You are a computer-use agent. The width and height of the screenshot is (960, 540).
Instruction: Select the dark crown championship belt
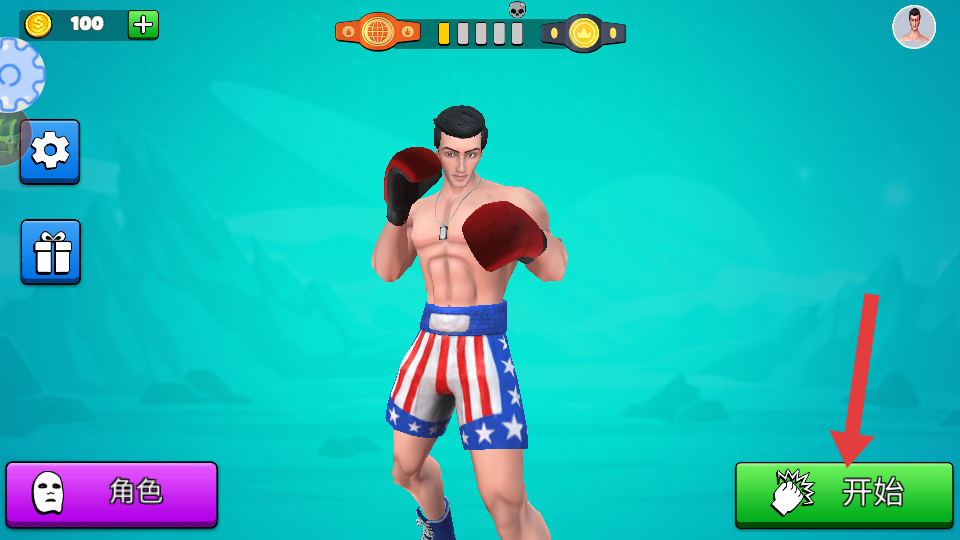pos(583,34)
